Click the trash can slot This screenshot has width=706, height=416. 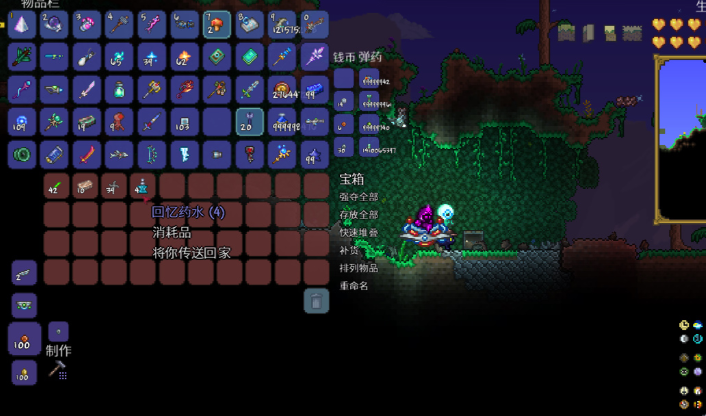pyautogui.click(x=316, y=300)
